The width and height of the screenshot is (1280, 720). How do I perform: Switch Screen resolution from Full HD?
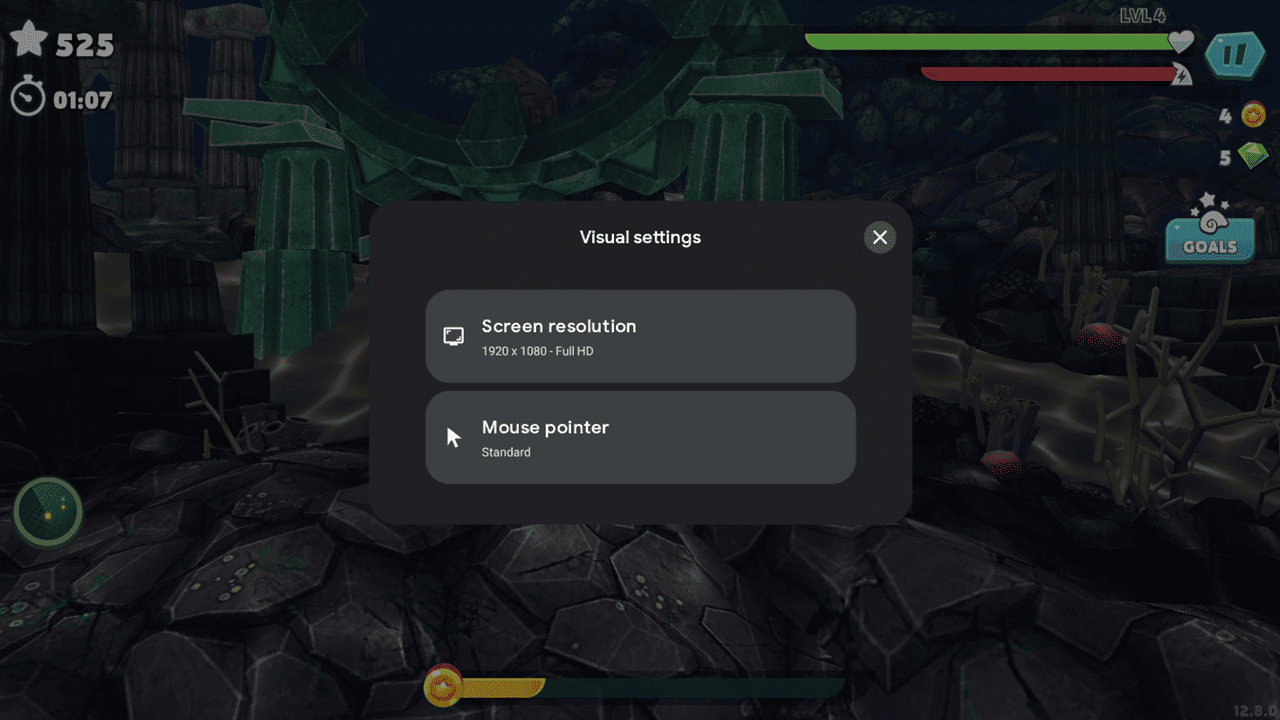point(640,336)
